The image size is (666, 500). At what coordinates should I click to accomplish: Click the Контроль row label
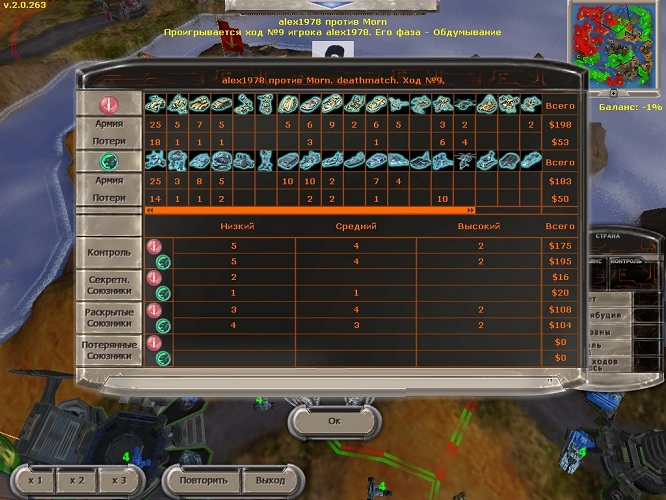click(108, 253)
